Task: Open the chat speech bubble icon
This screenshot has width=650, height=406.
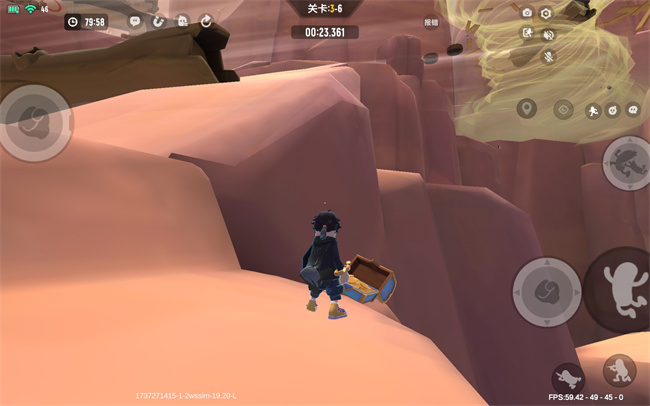Action: [x=135, y=21]
